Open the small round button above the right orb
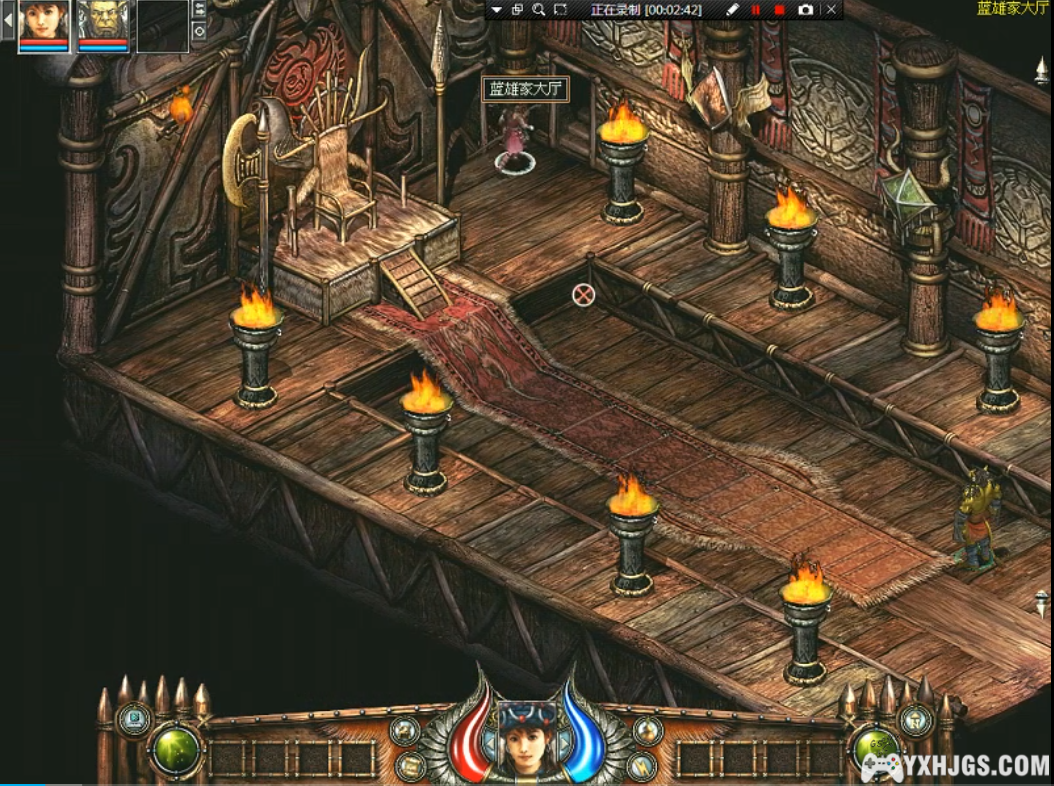 pyautogui.click(x=915, y=719)
